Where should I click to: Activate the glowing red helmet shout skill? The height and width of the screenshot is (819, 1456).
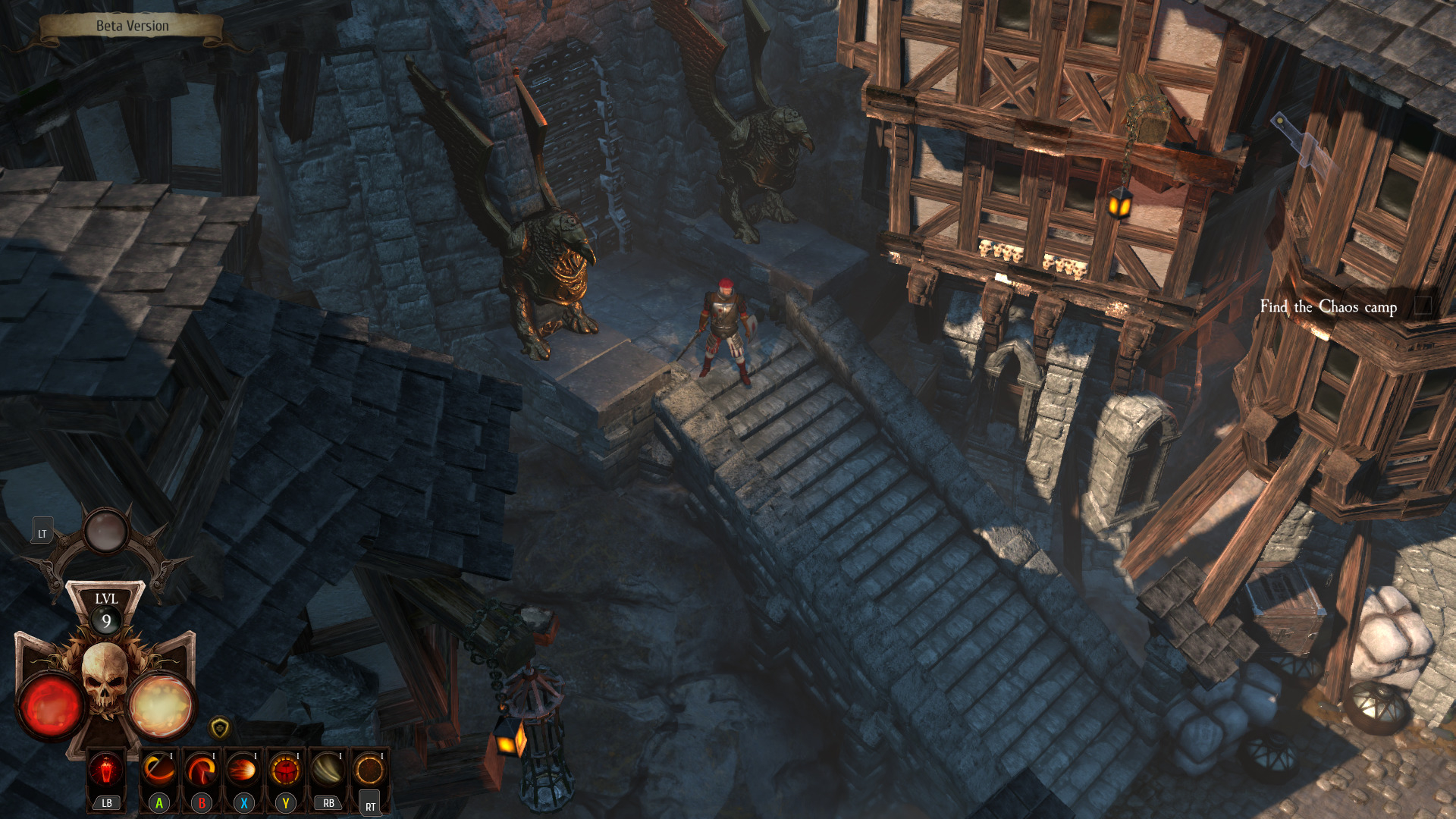[285, 770]
